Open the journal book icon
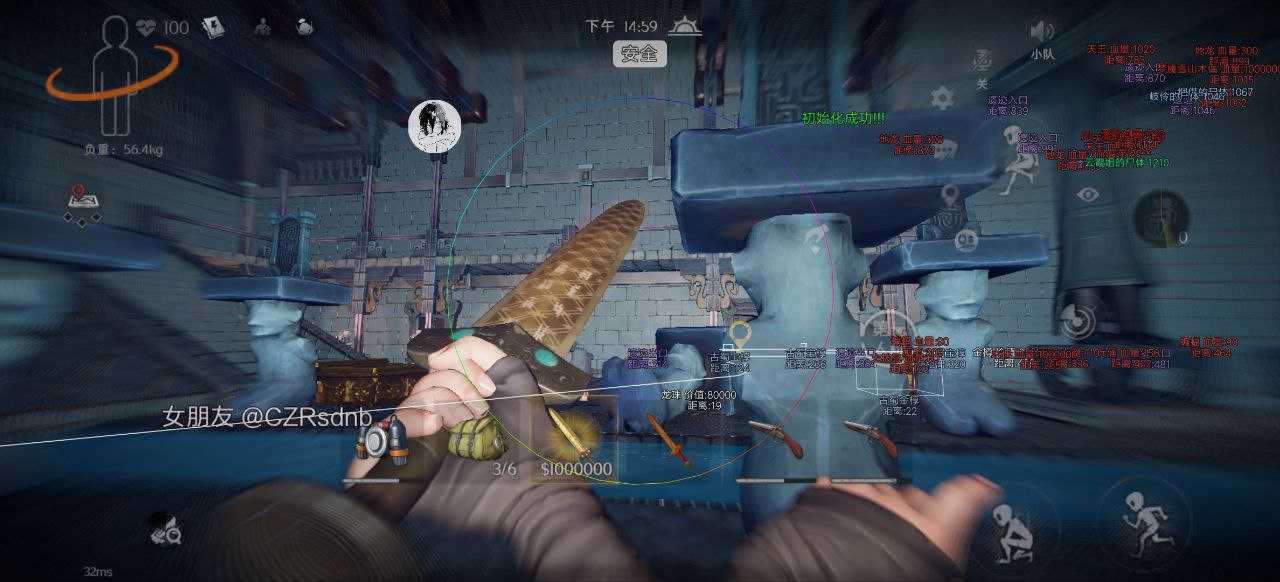 coord(214,27)
